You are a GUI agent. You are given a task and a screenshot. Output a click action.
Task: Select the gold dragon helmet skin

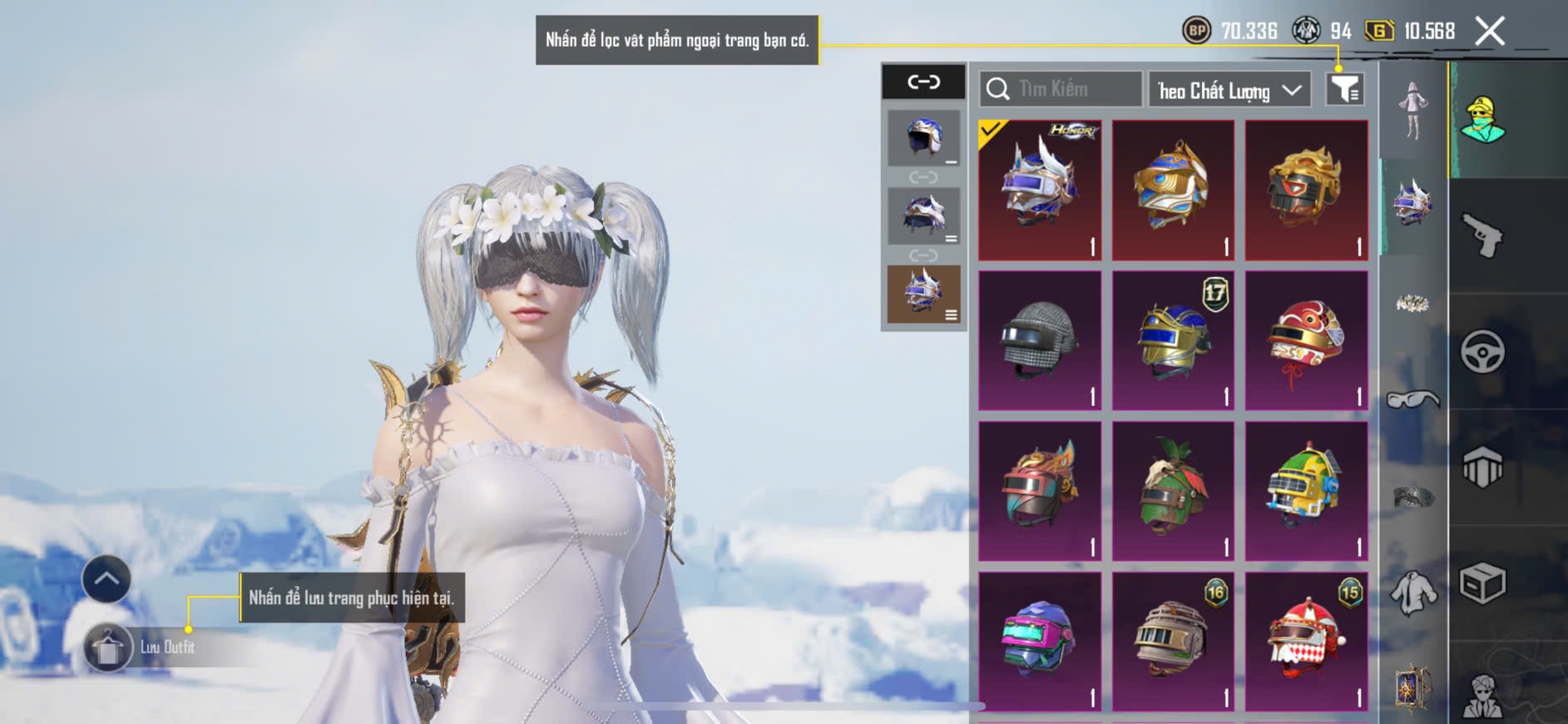click(1306, 190)
